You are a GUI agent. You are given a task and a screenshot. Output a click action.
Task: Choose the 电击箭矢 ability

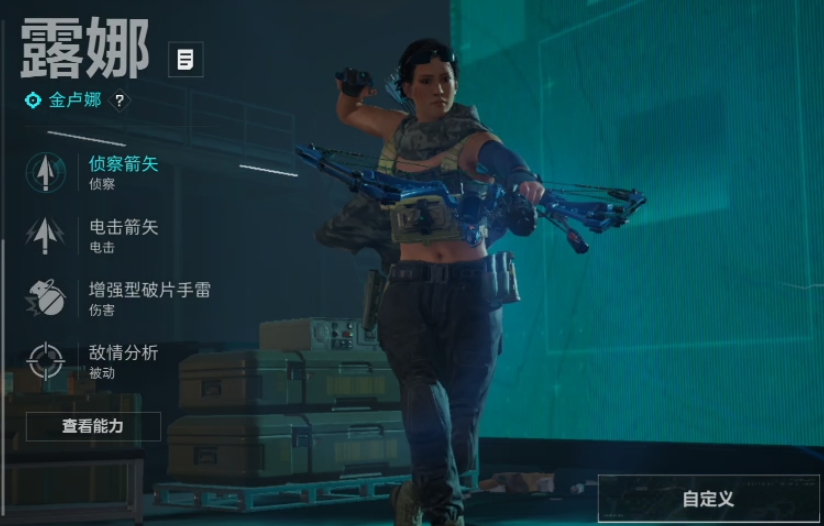(x=122, y=234)
